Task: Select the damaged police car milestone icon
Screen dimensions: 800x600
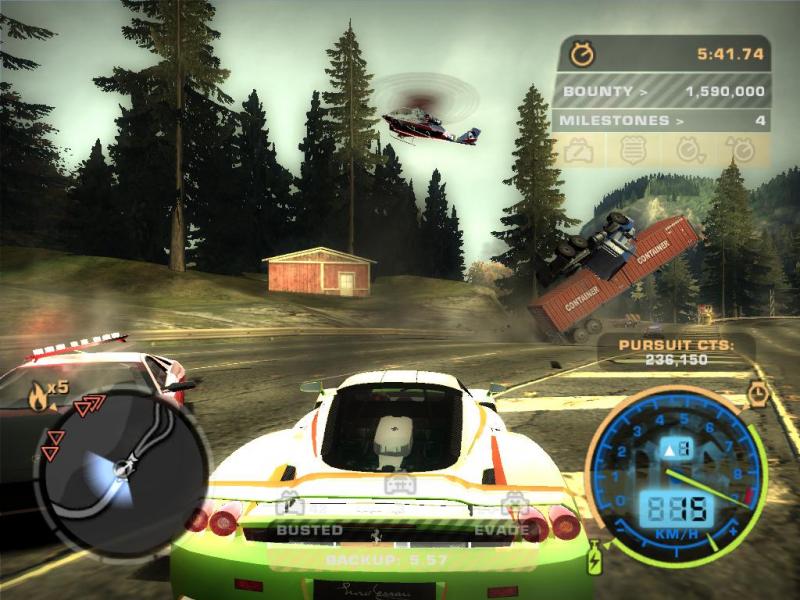Action: [x=580, y=151]
